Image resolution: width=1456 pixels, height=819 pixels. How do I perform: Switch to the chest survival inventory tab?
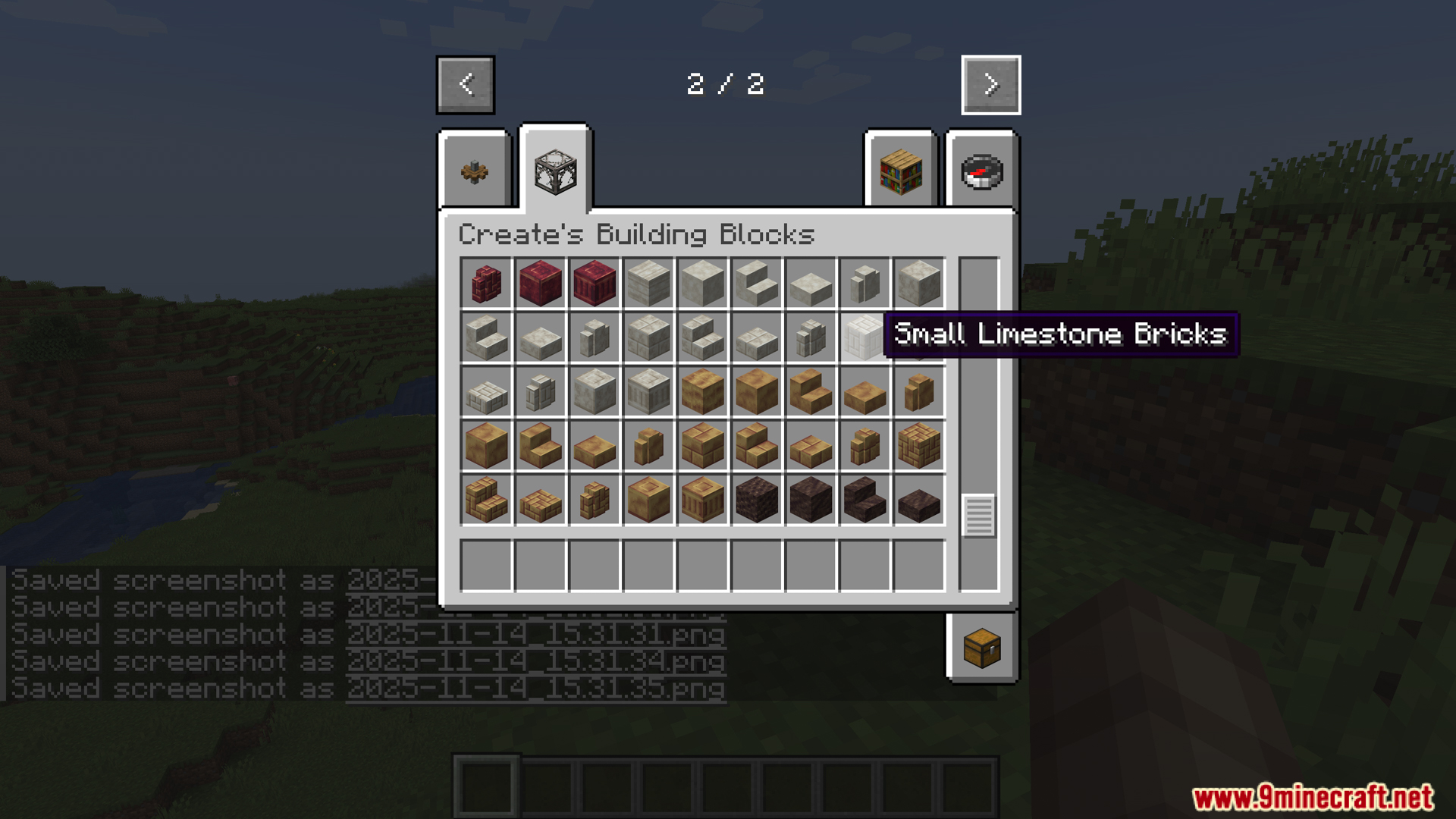[982, 648]
